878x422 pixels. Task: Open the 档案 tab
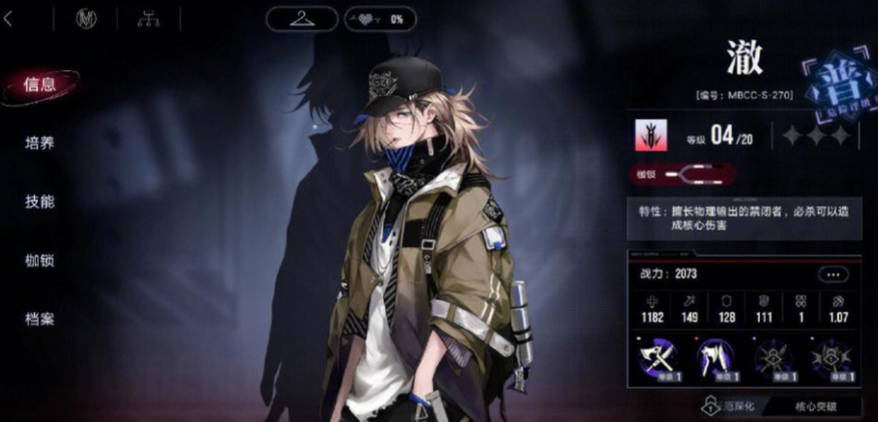click(x=40, y=319)
